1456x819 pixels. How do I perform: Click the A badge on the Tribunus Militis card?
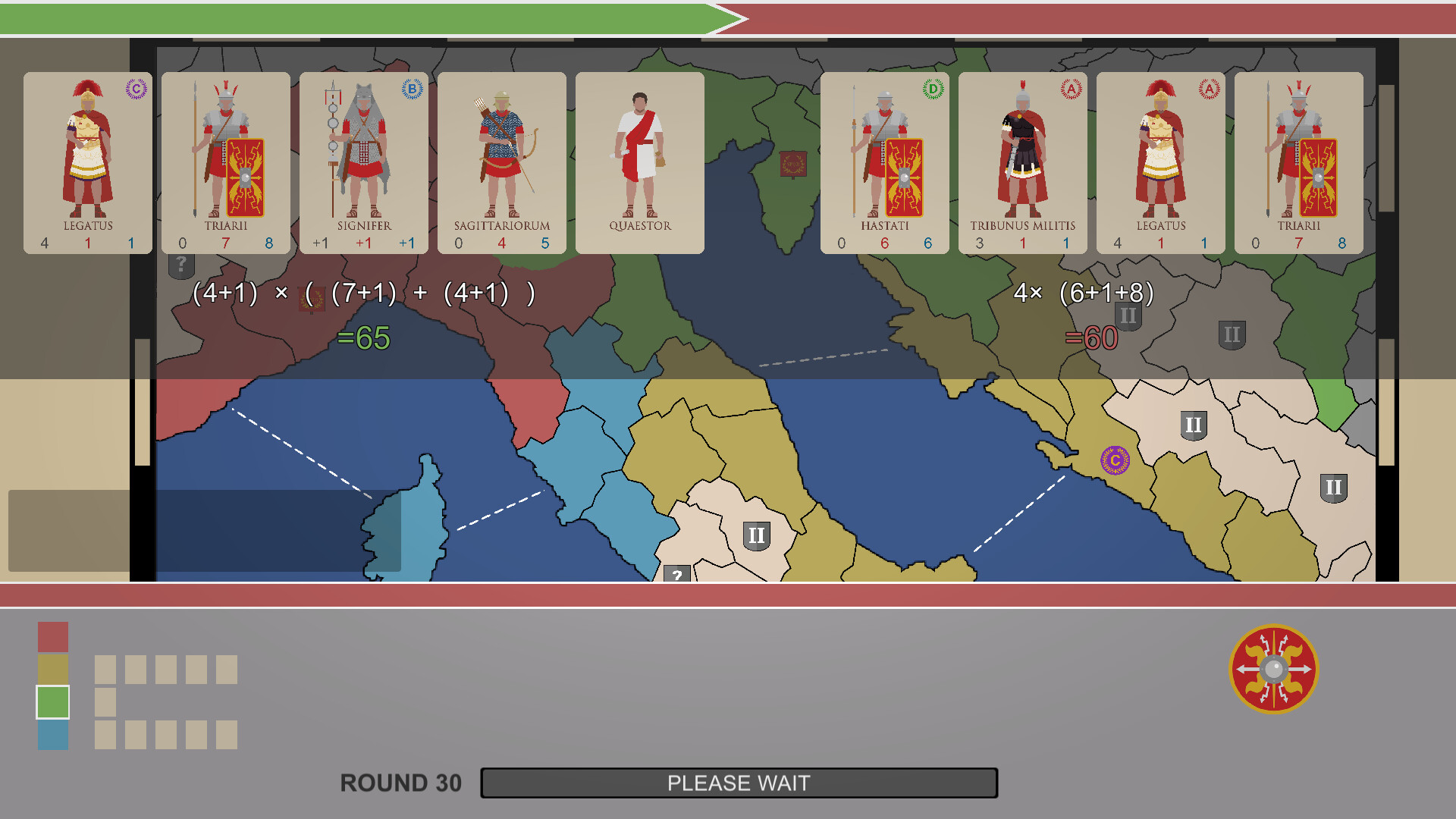(1069, 89)
